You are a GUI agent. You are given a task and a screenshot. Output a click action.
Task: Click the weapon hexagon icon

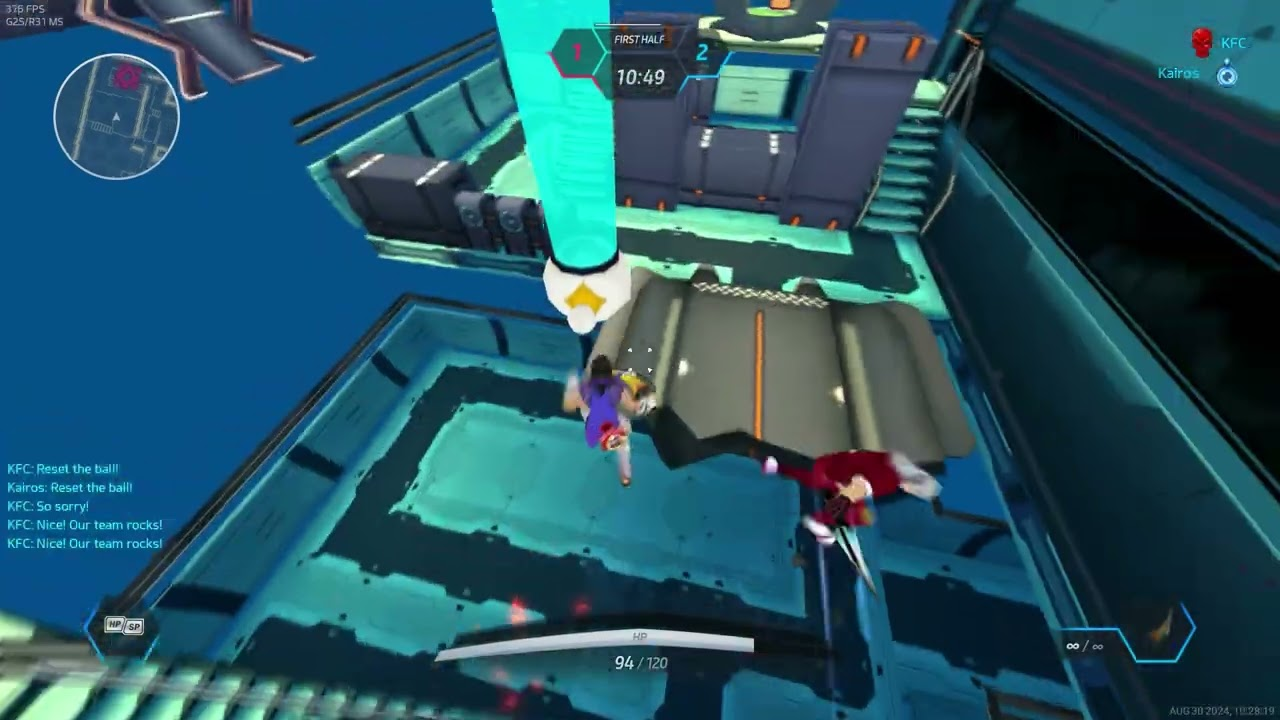(1159, 631)
